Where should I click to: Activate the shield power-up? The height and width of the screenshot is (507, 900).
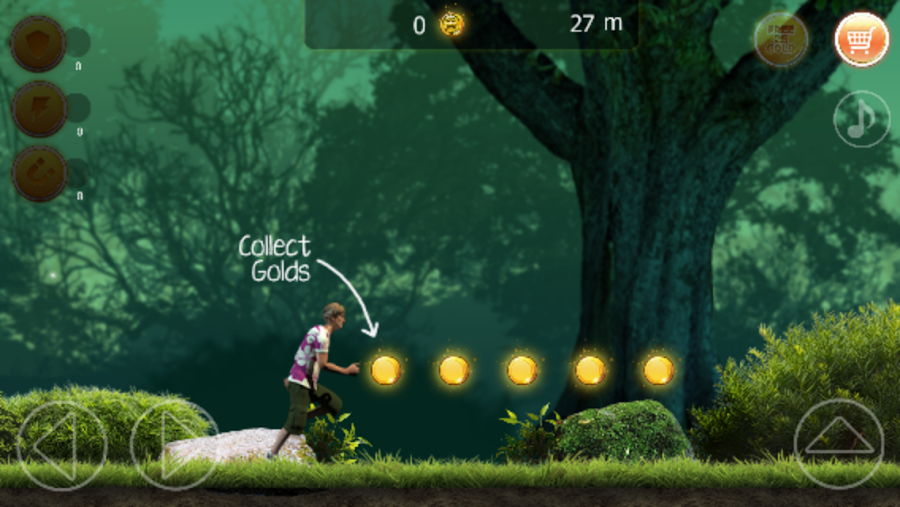click(x=39, y=43)
